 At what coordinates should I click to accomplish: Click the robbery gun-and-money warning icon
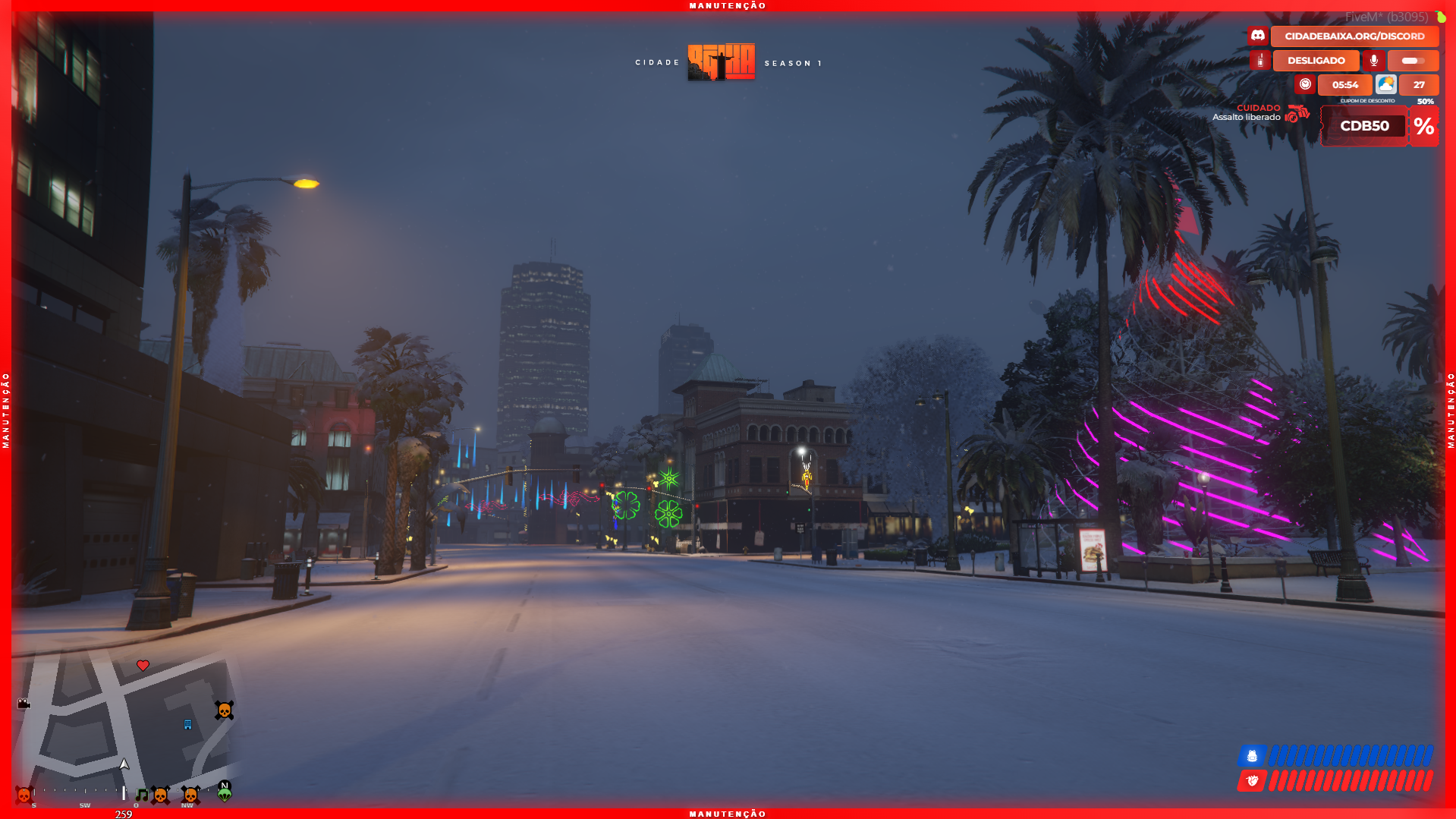click(1297, 114)
